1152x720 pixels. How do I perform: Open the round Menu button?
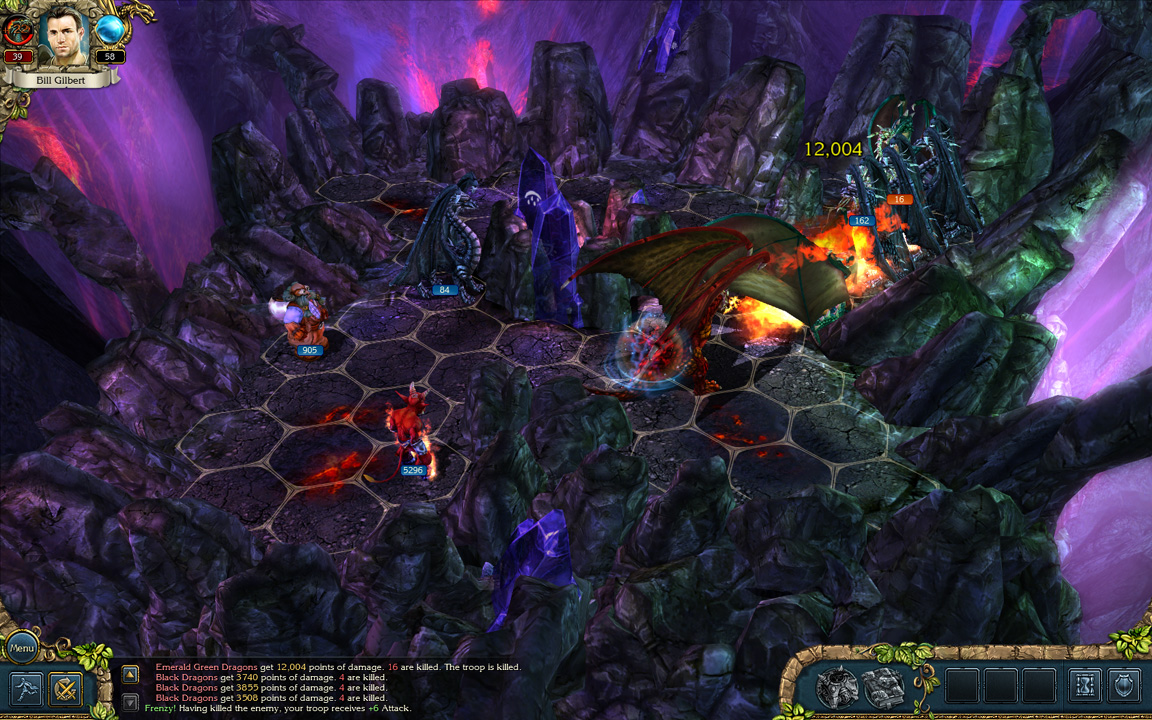tap(22, 647)
